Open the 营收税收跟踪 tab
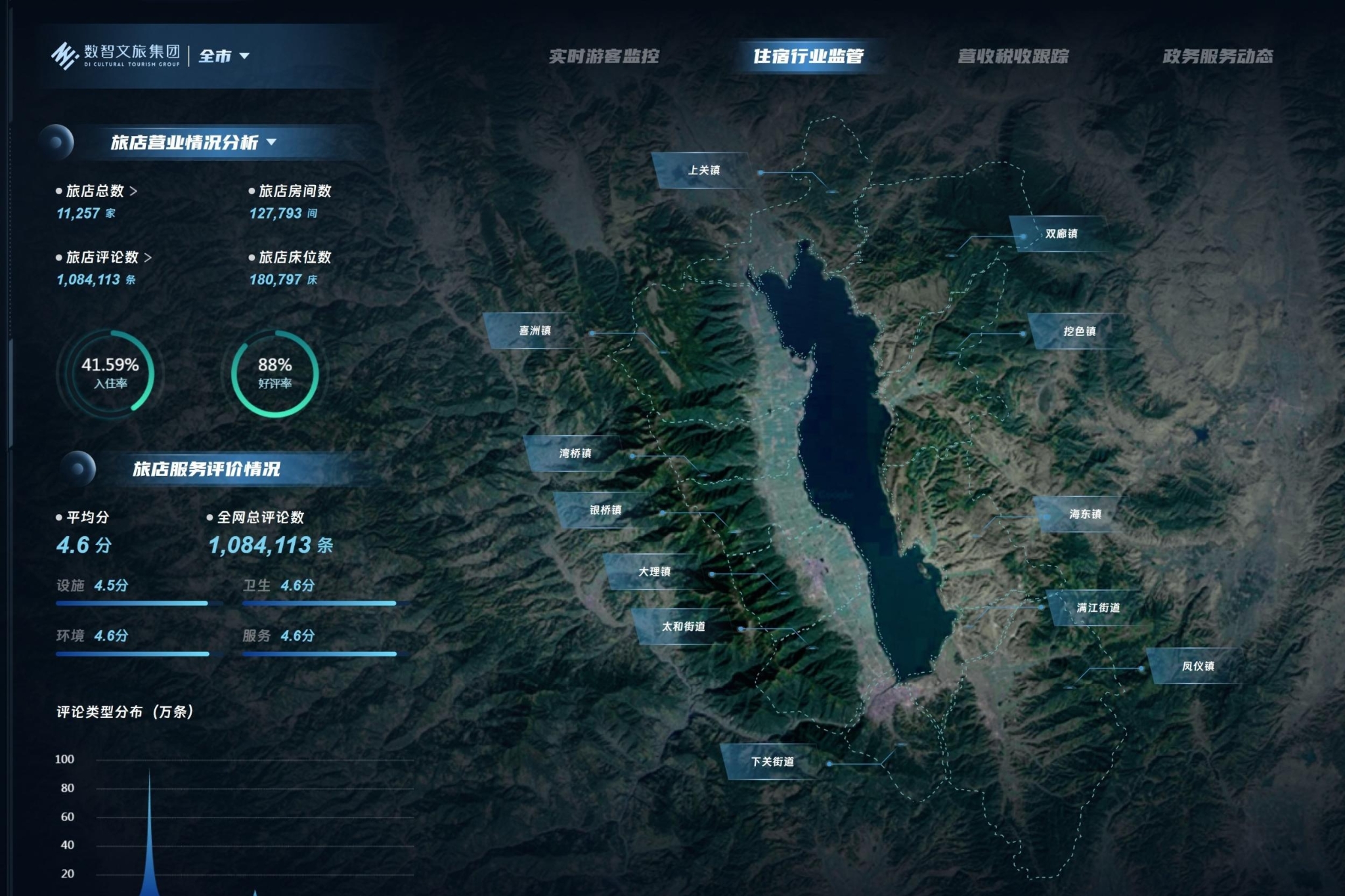Screen dimensions: 1345x896 tap(1013, 56)
